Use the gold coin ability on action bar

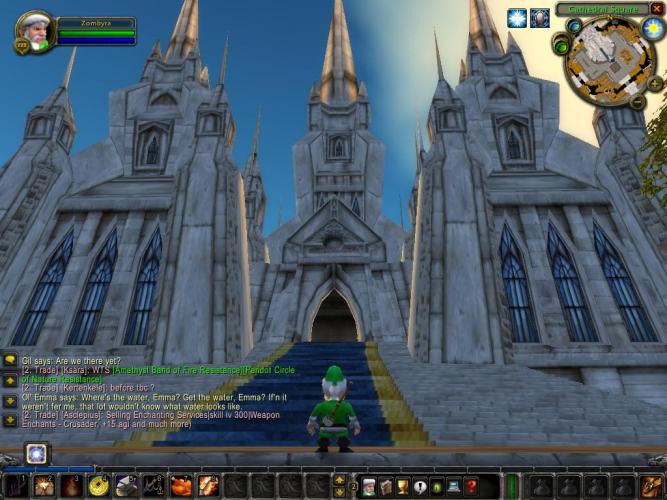pos(98,486)
